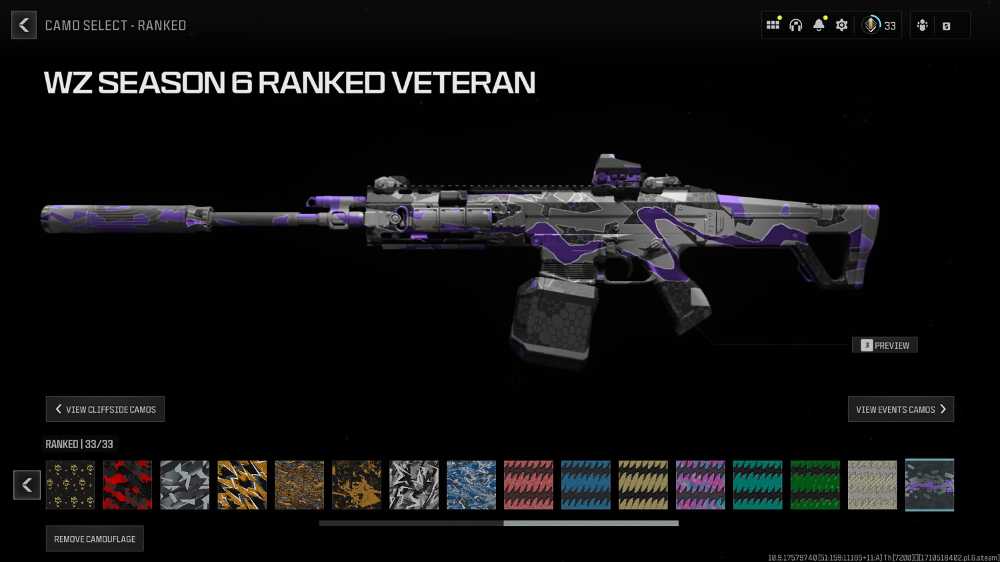Open the grid menu icon
This screenshot has width=1000, height=562.
[x=773, y=25]
